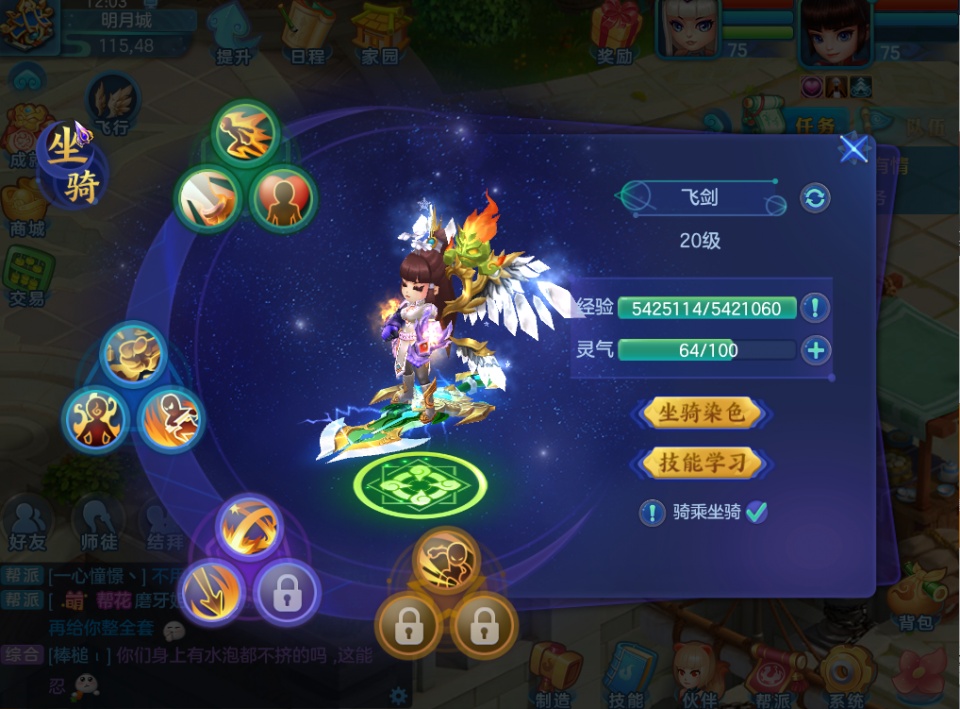Open the 制造 crafting hammer icon
Screen dimensions: 960x709
(553, 672)
